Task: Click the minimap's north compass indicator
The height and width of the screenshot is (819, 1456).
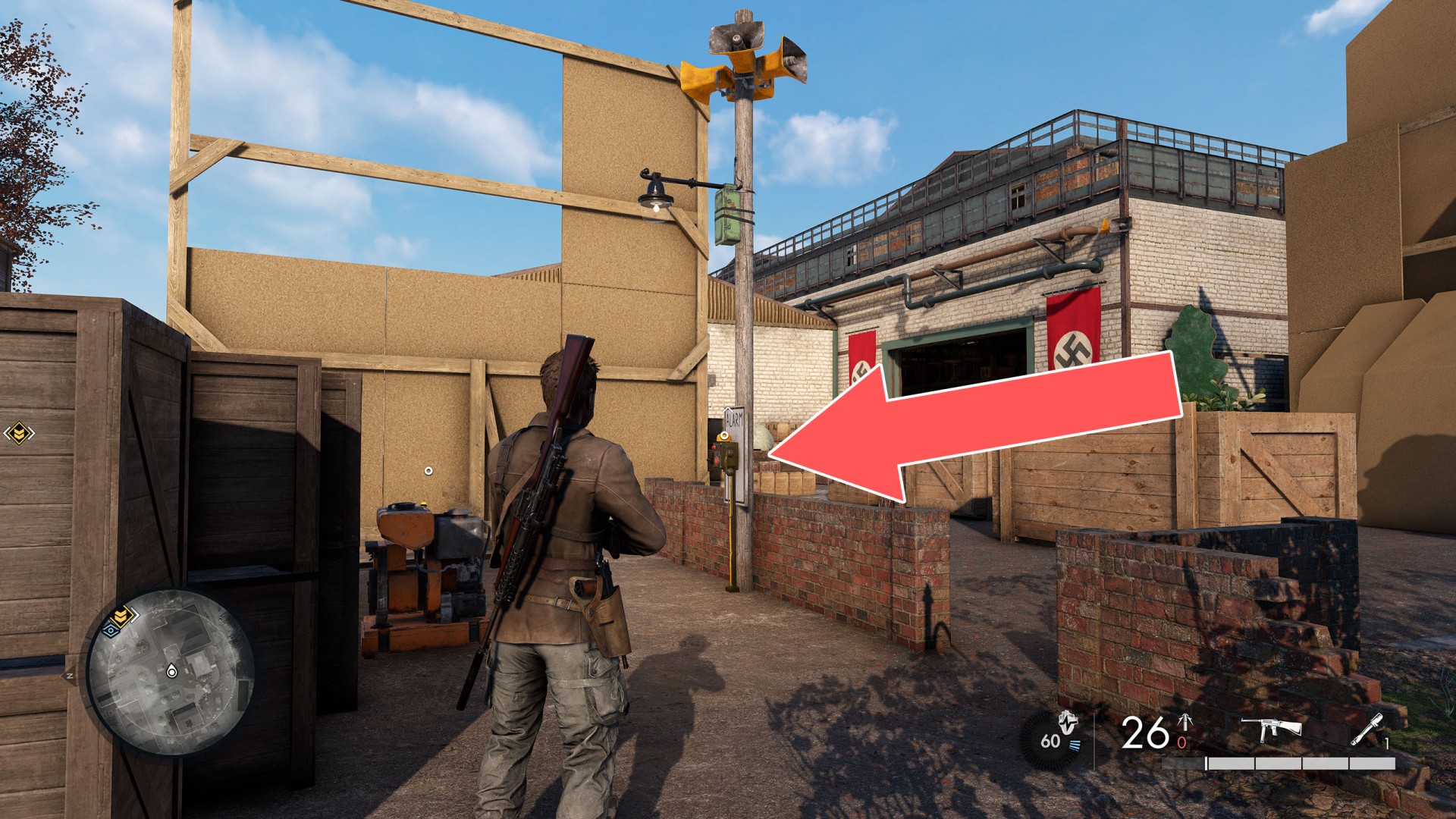Action: click(70, 675)
